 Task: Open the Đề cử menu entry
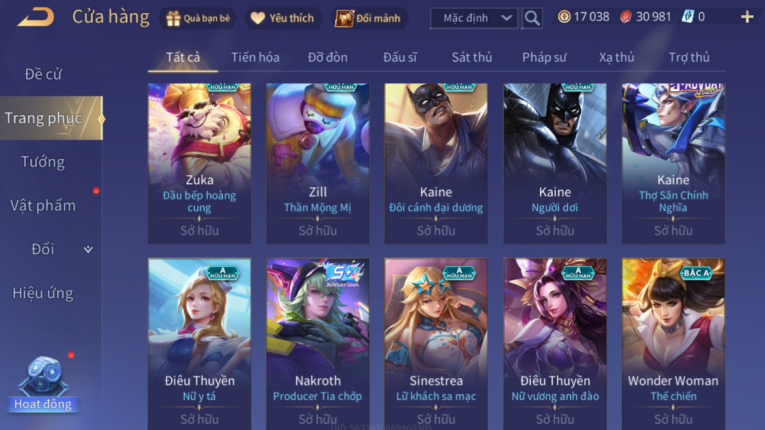click(x=43, y=74)
